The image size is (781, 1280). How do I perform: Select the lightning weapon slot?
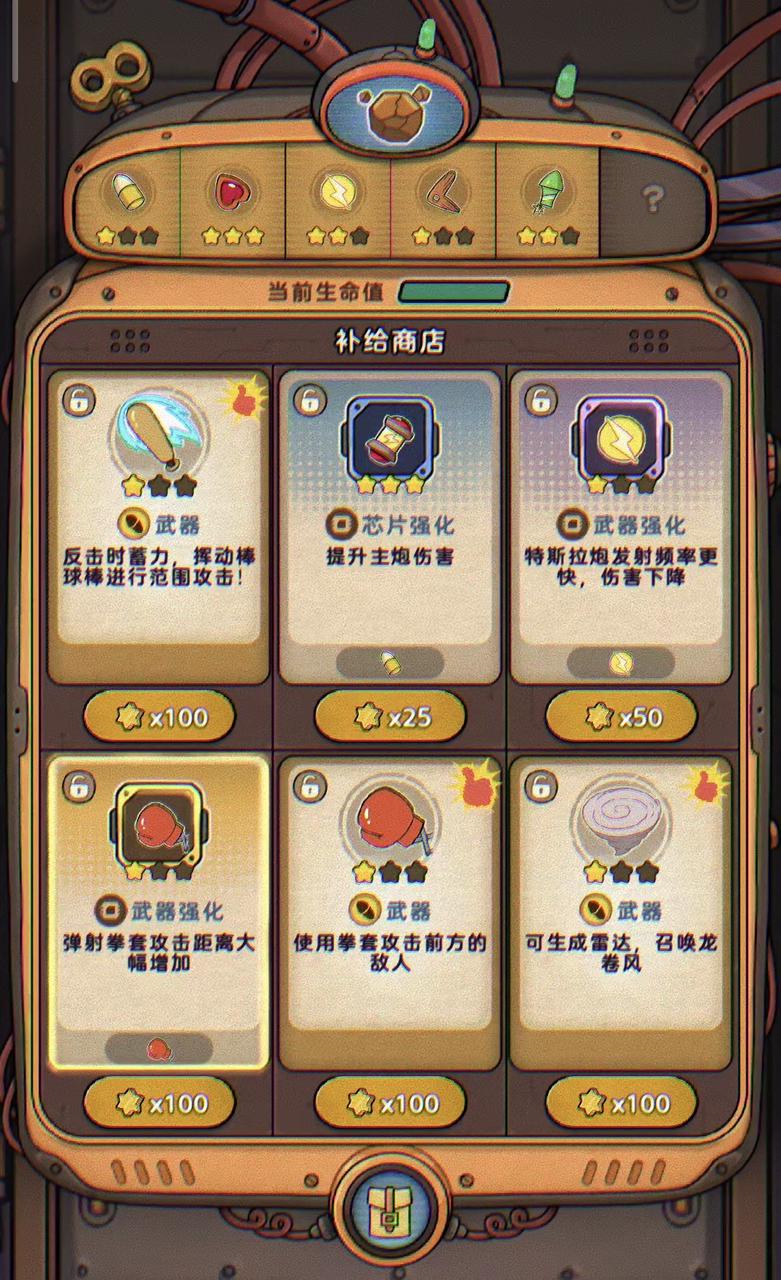coord(337,200)
